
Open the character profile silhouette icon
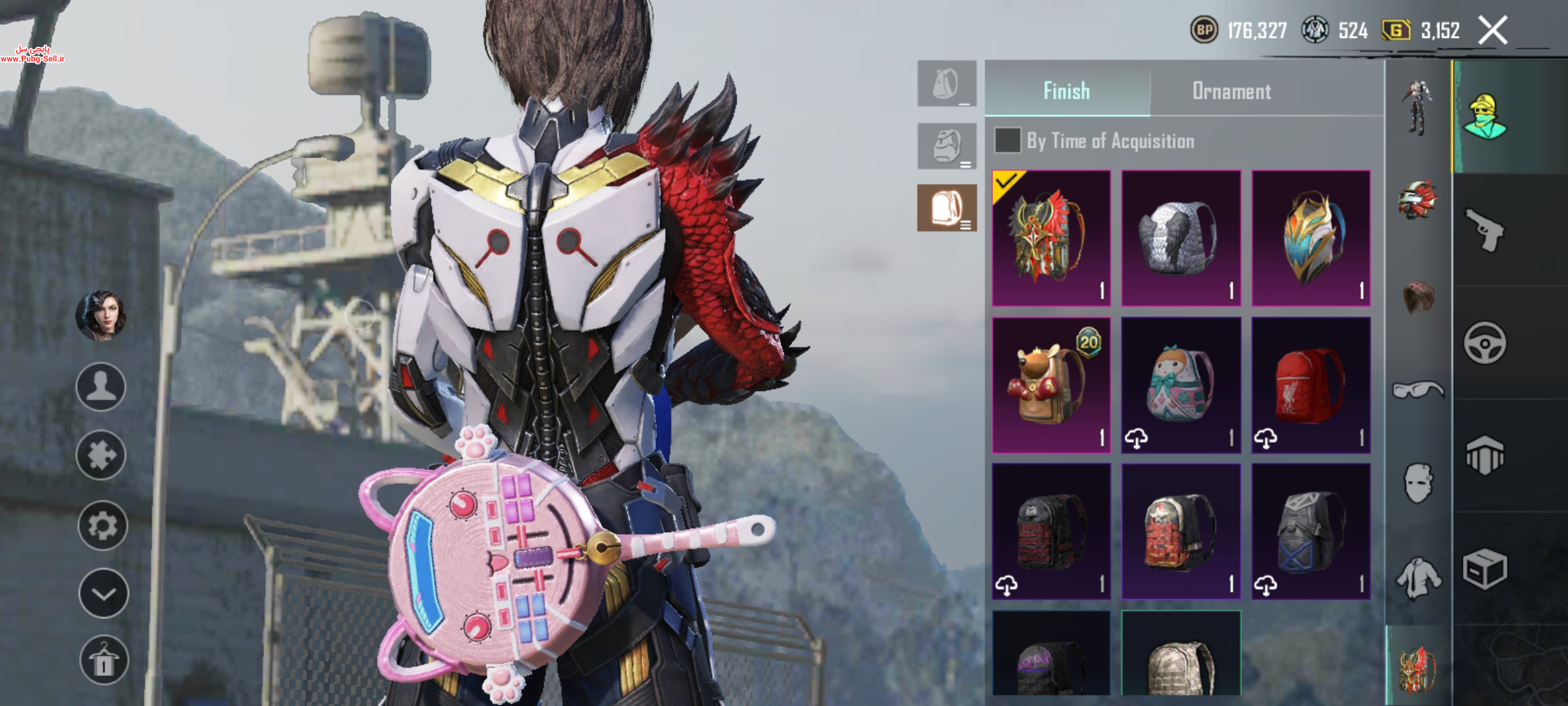(x=101, y=386)
